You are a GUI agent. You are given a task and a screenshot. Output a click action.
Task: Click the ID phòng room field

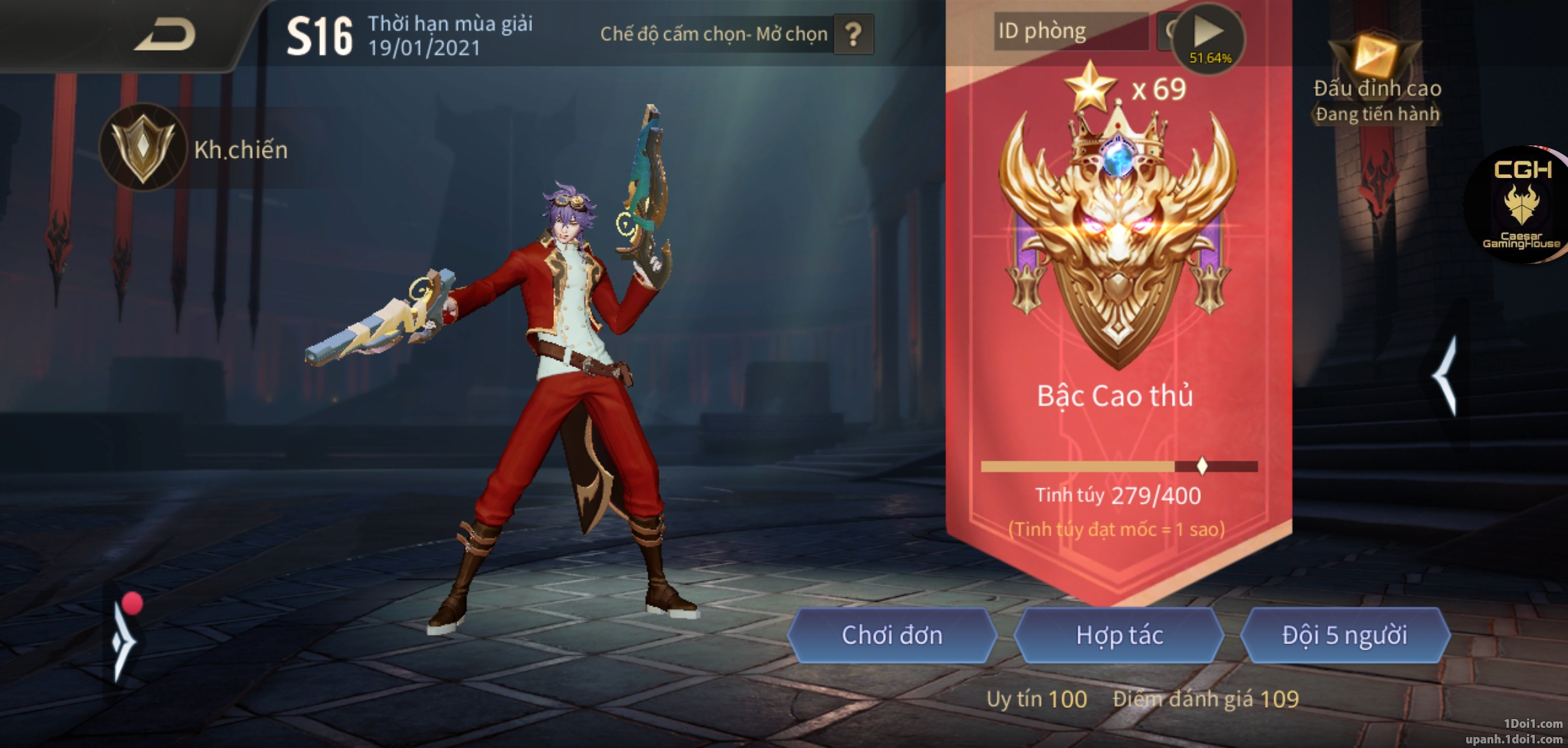[1070, 32]
